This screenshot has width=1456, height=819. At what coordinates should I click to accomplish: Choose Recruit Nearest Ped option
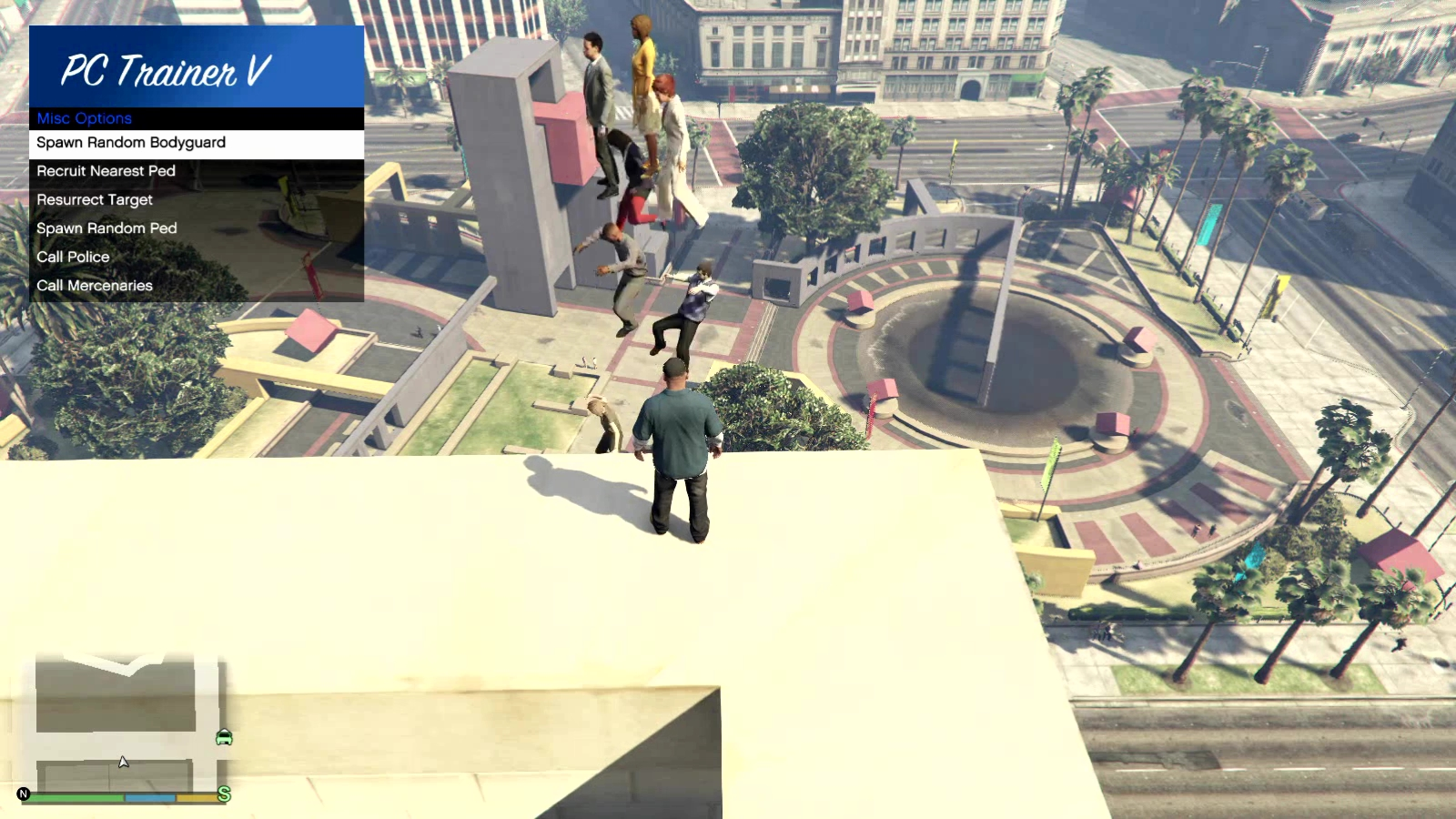(105, 171)
